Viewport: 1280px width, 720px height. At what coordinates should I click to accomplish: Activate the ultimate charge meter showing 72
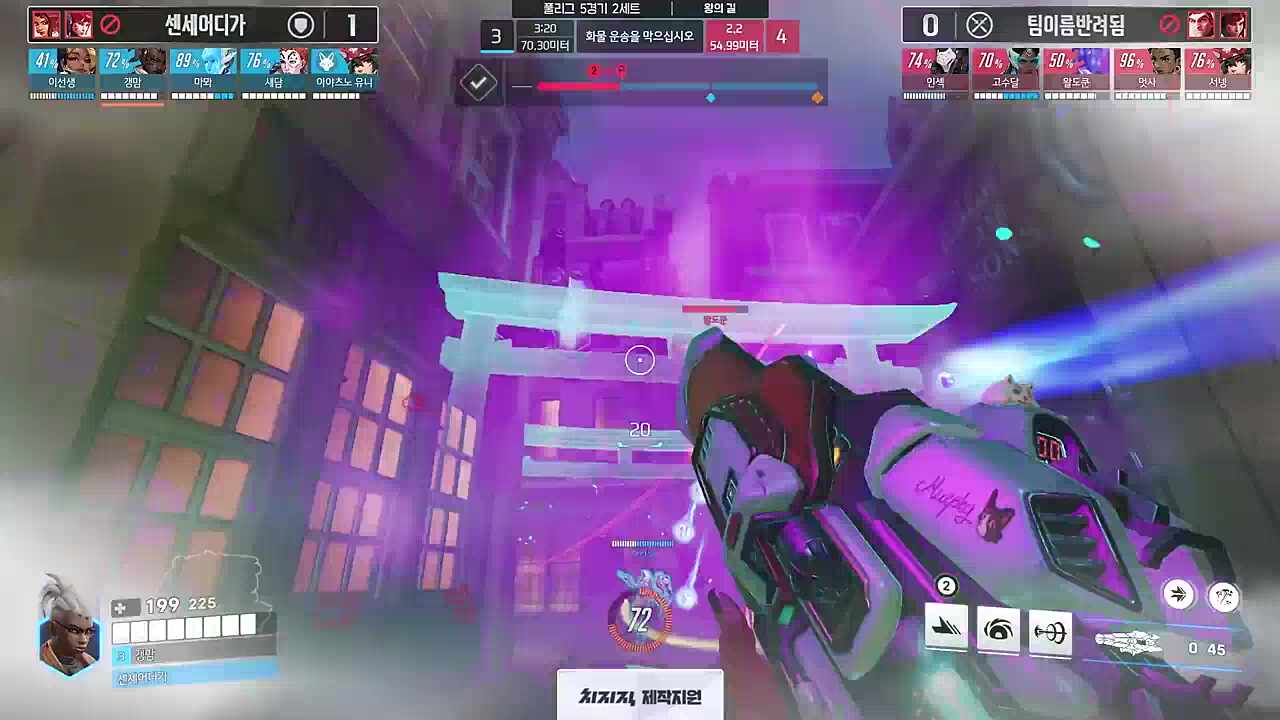(x=640, y=621)
